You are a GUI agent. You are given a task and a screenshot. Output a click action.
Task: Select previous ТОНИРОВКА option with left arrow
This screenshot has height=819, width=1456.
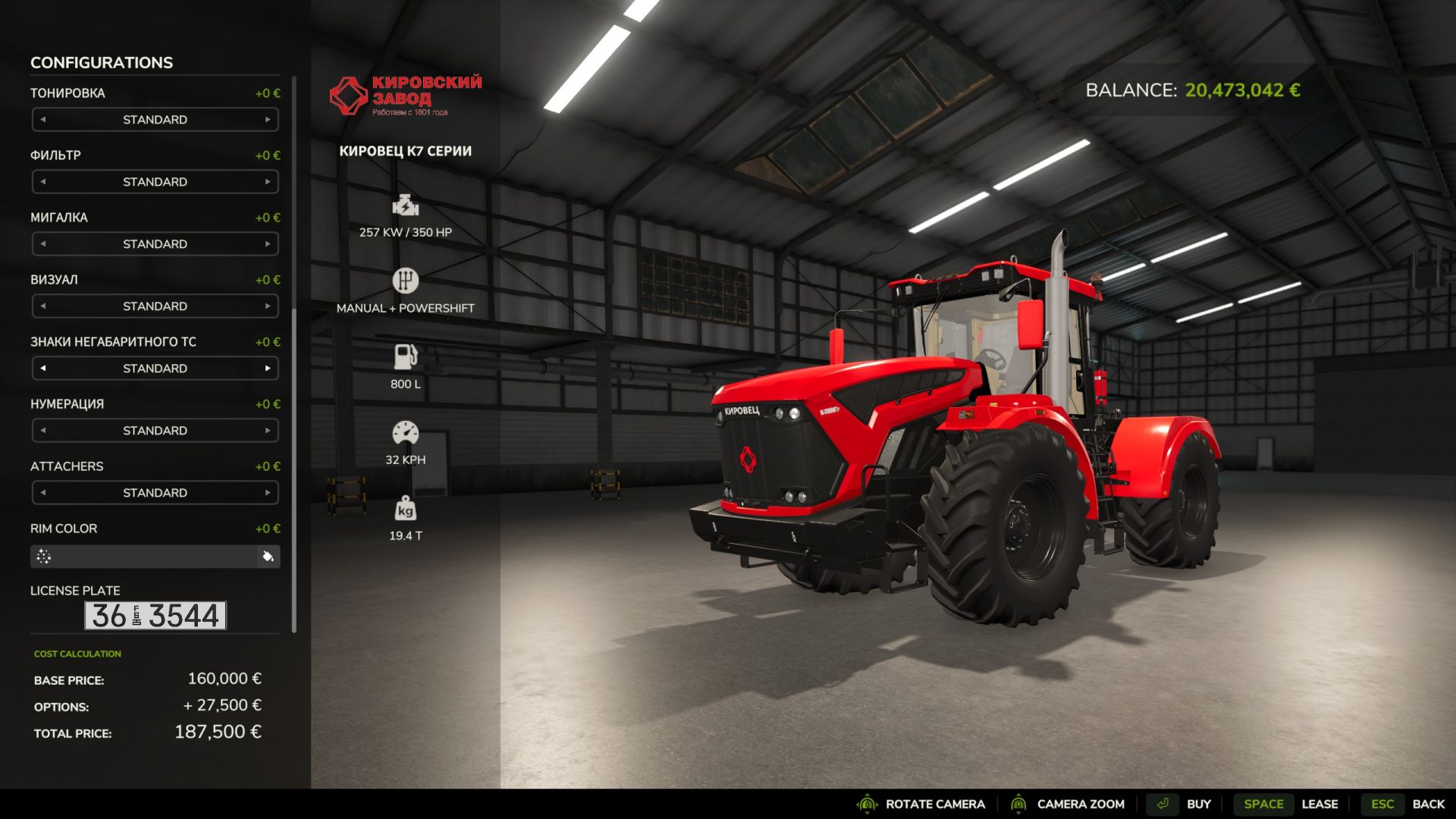tap(43, 120)
